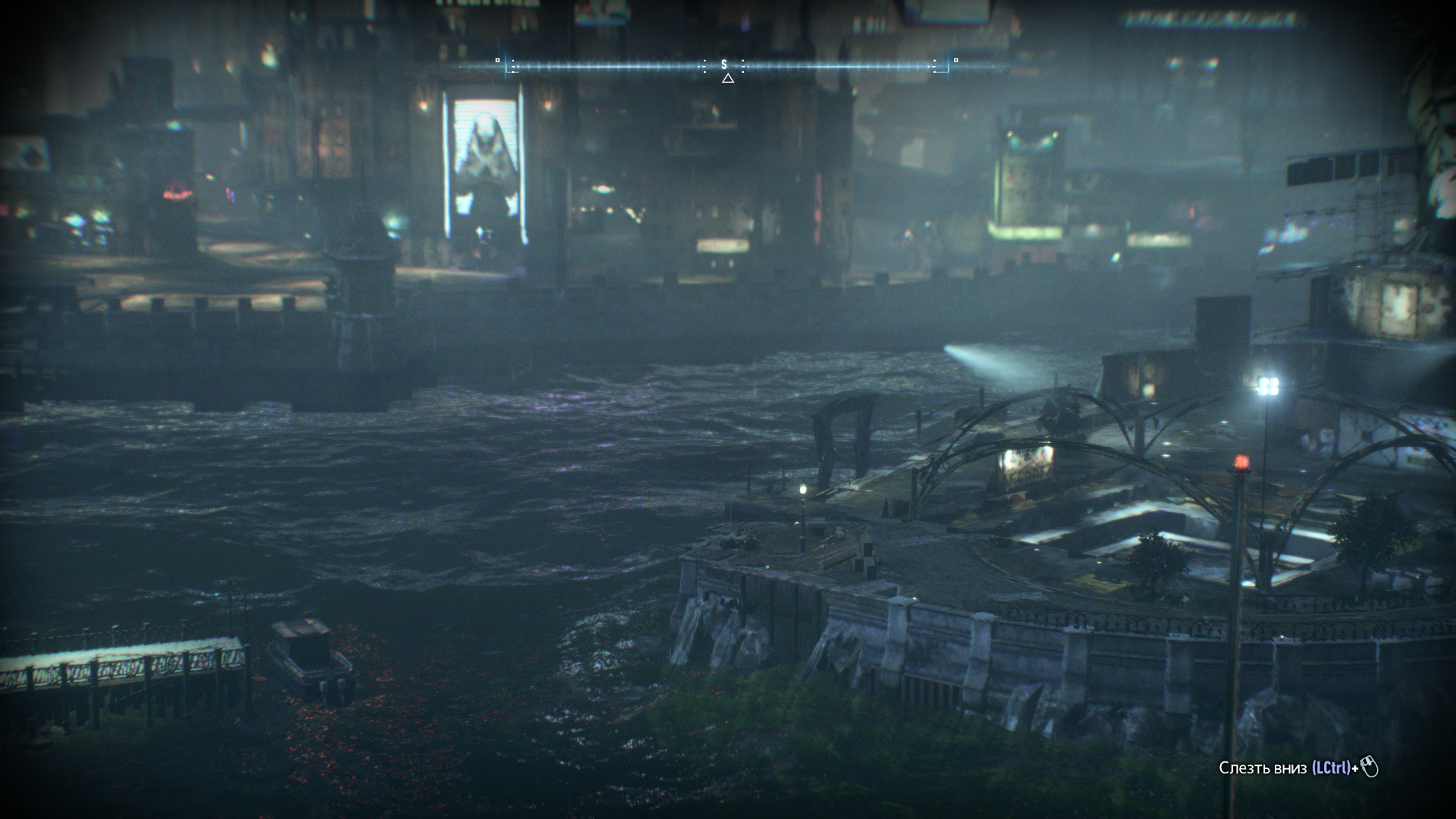Click the (LCtrl) keybind label
The width and height of the screenshot is (1456, 819).
(x=1331, y=768)
